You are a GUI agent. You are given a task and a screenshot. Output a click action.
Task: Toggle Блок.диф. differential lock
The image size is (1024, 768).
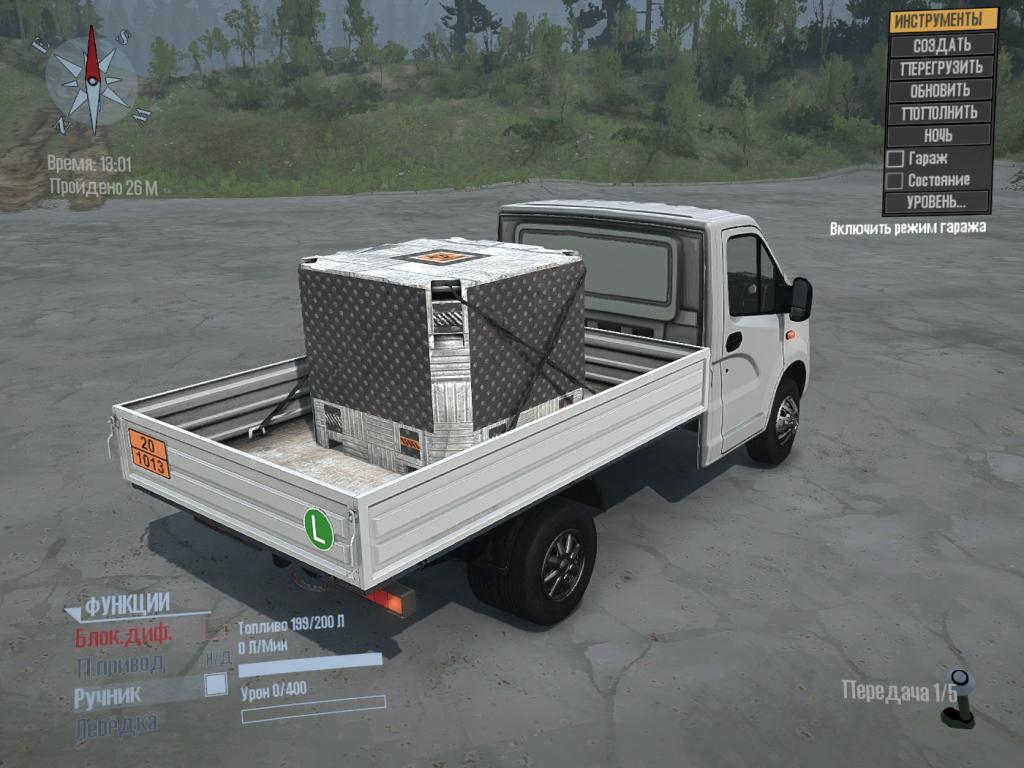point(124,634)
